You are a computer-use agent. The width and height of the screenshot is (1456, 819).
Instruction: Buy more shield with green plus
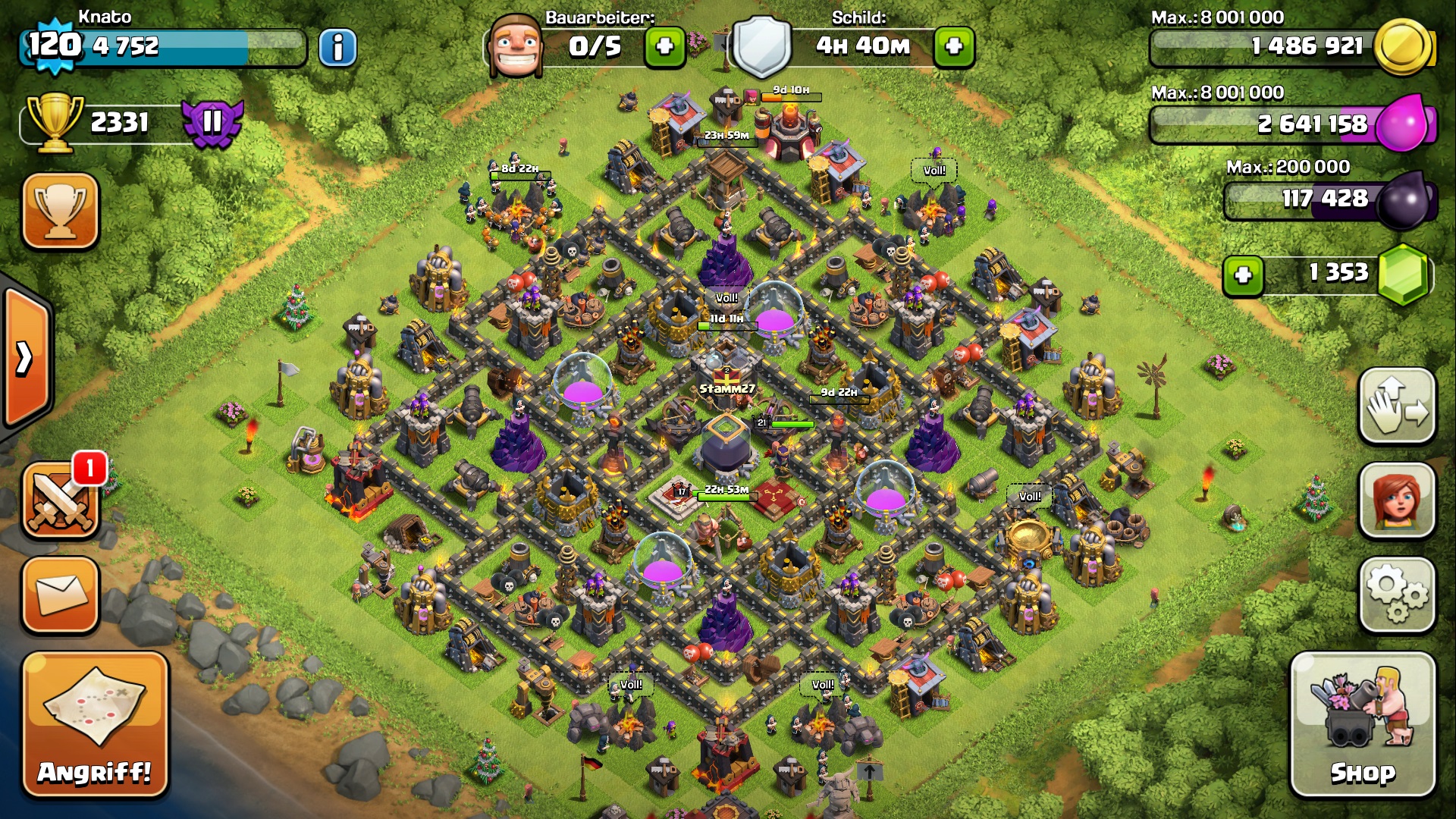(x=954, y=47)
